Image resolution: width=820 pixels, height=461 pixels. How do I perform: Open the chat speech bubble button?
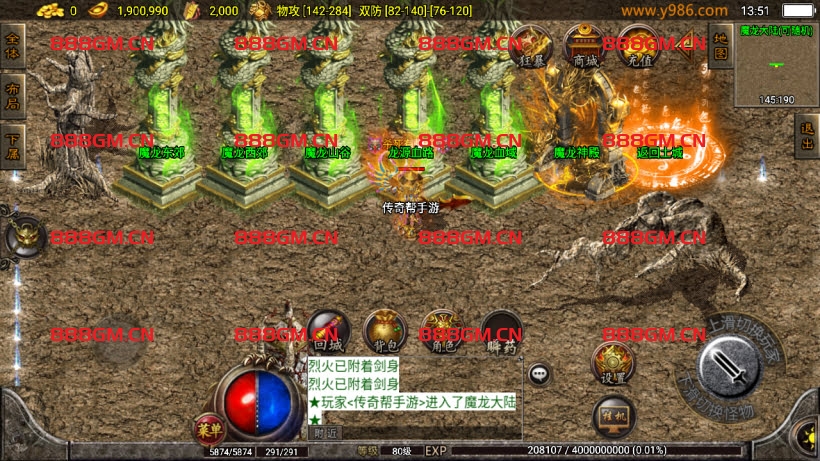(x=539, y=374)
